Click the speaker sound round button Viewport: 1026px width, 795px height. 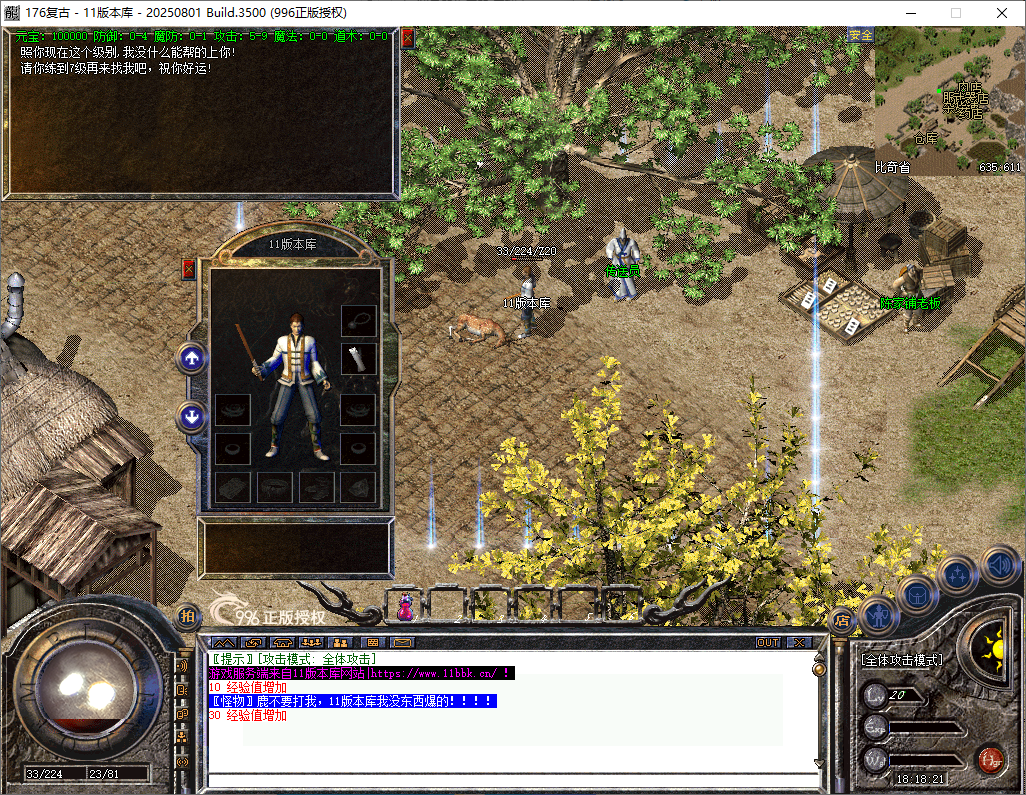click(x=999, y=565)
